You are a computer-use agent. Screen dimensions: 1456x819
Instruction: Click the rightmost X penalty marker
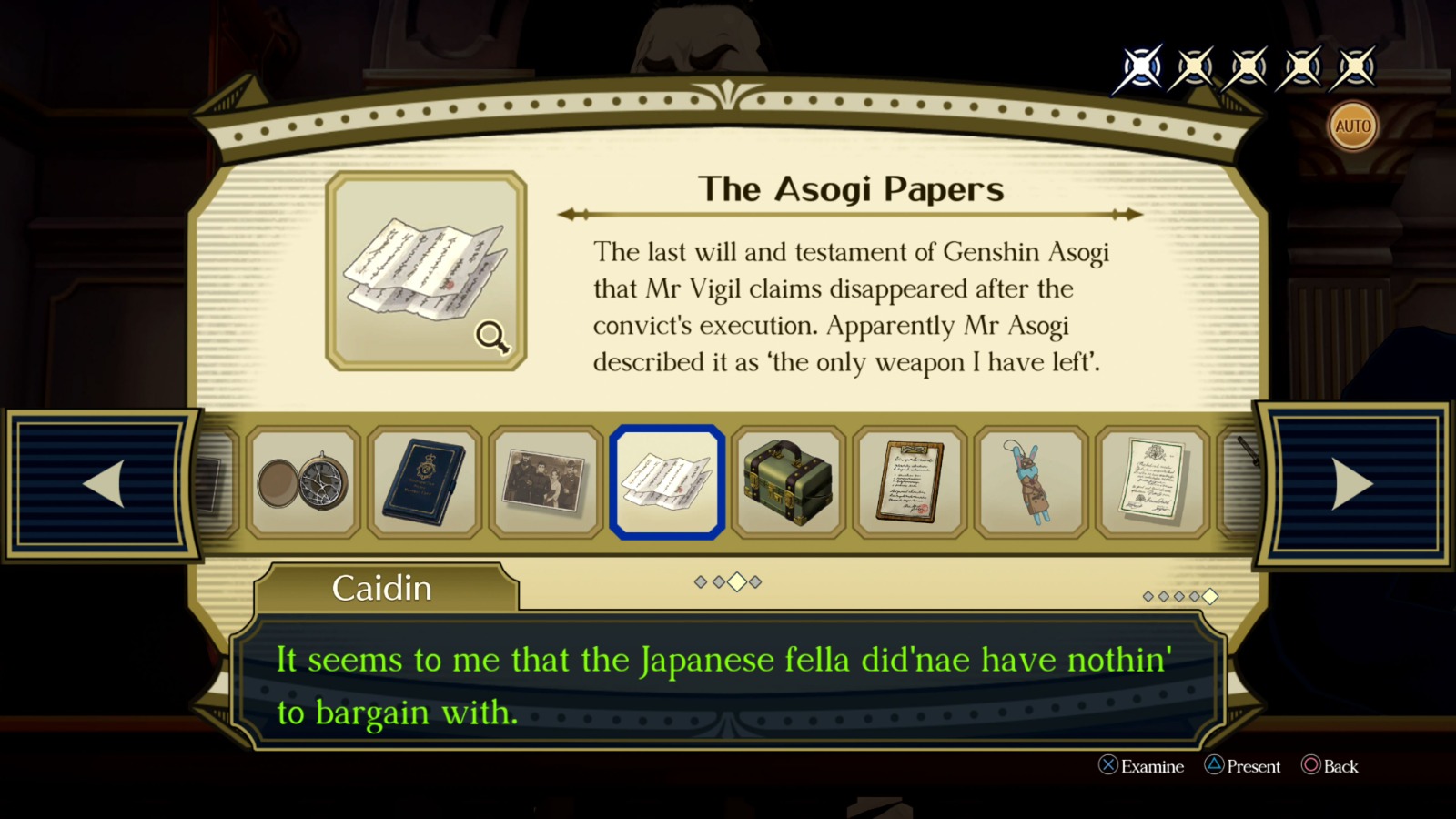click(x=1355, y=66)
